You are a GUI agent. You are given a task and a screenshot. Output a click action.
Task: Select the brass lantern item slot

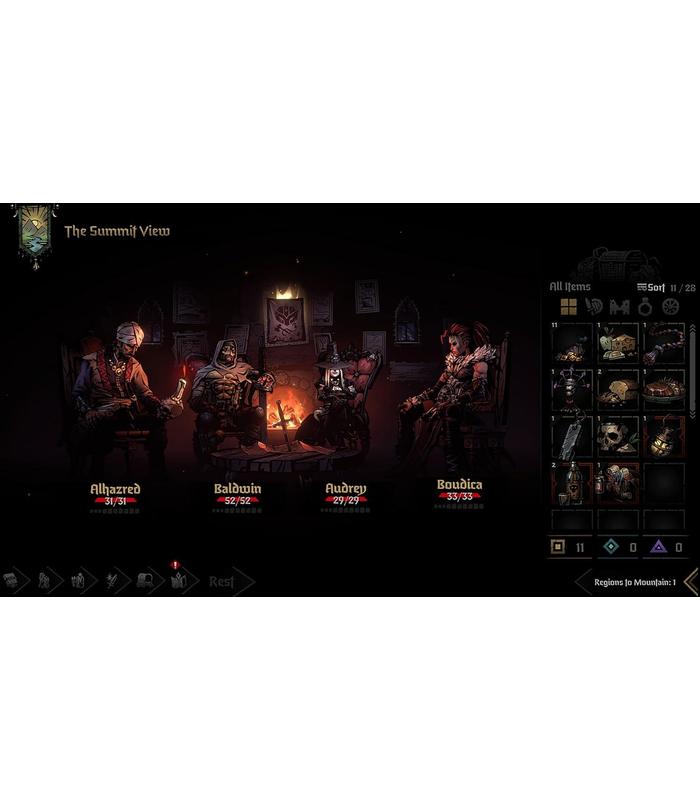(x=664, y=436)
